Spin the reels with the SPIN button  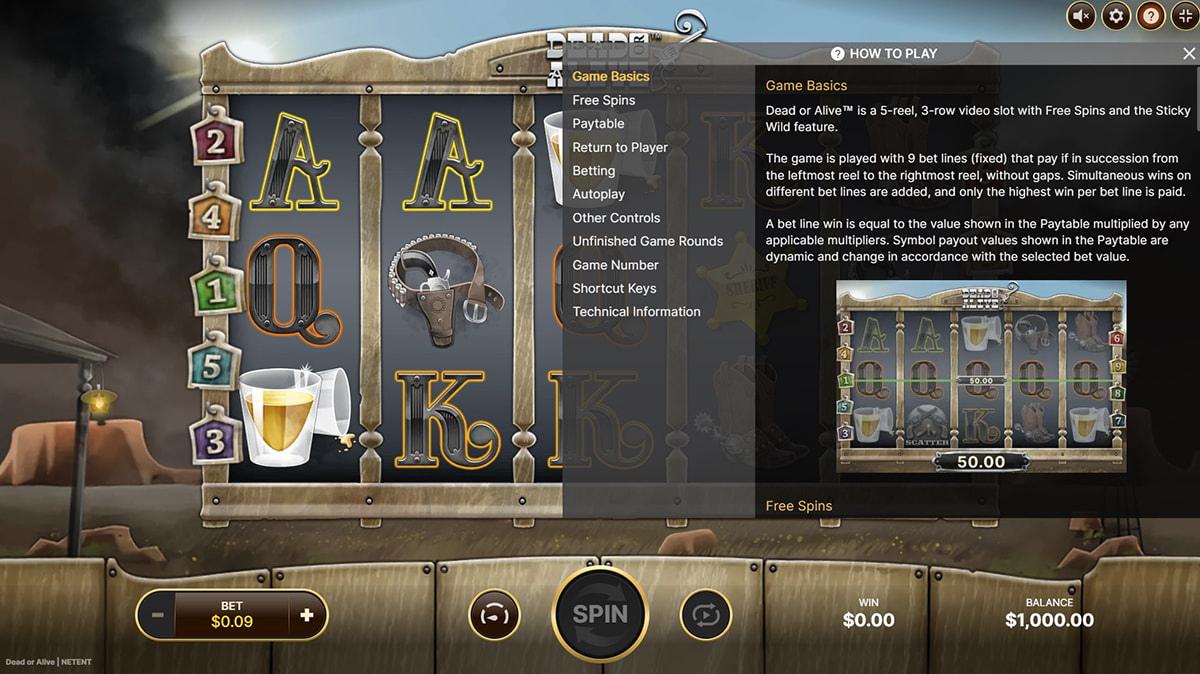[600, 615]
